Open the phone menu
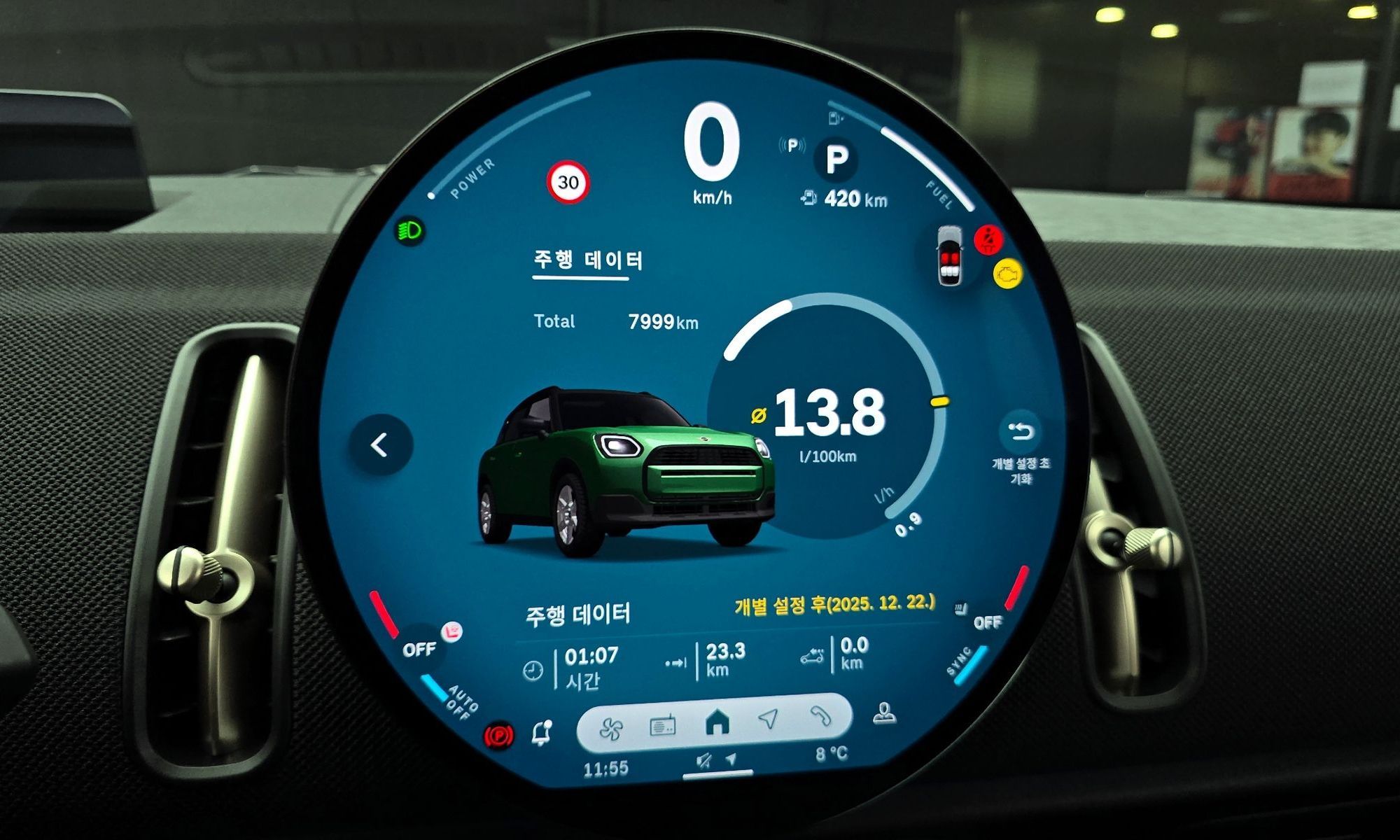This screenshot has height=840, width=1400. (x=820, y=715)
